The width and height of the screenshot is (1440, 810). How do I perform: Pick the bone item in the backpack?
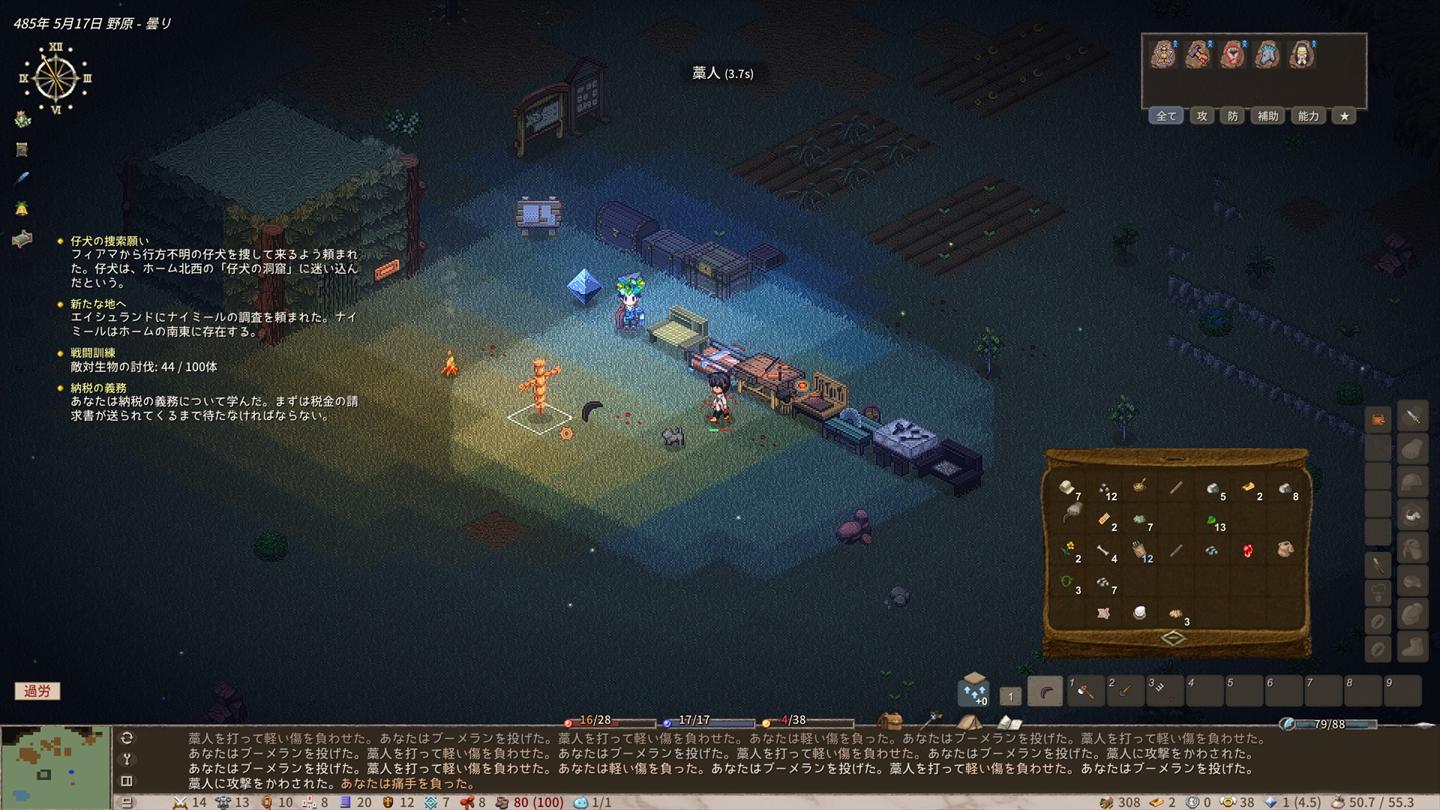1104,551
